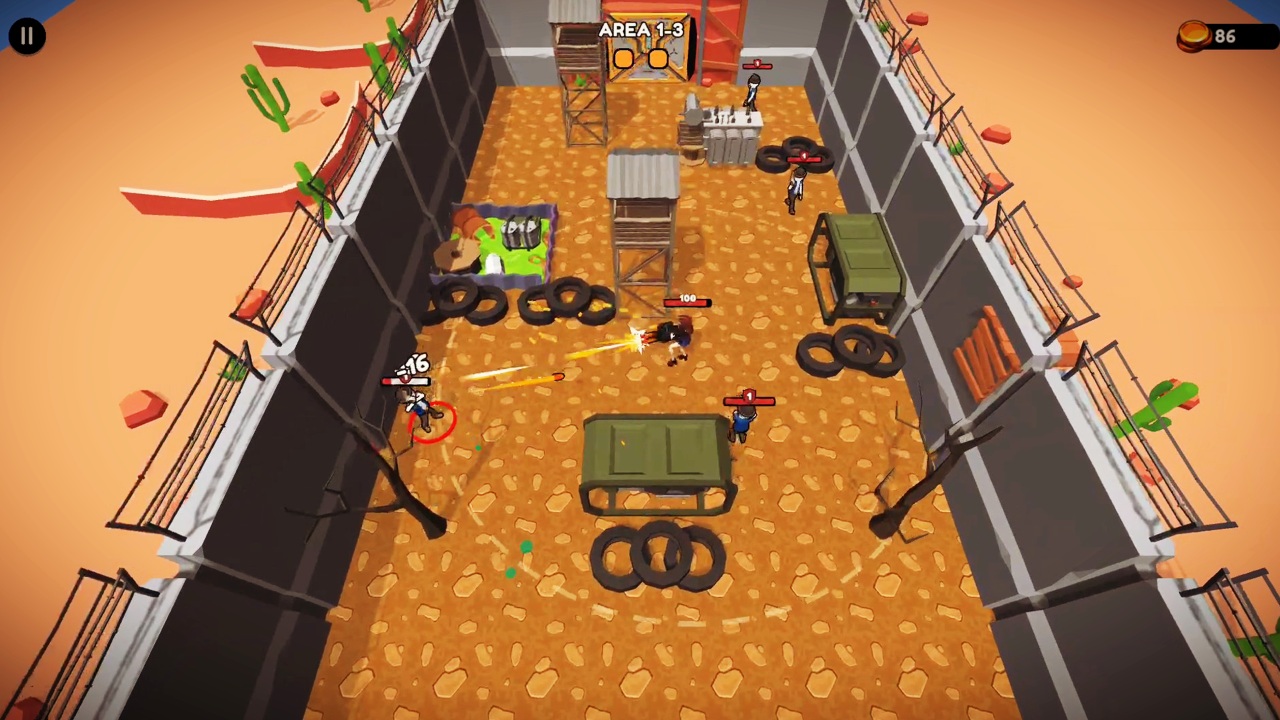Click the first orange progress dot under AREA 1-3
Screen dimensions: 1280x720
pos(623,58)
